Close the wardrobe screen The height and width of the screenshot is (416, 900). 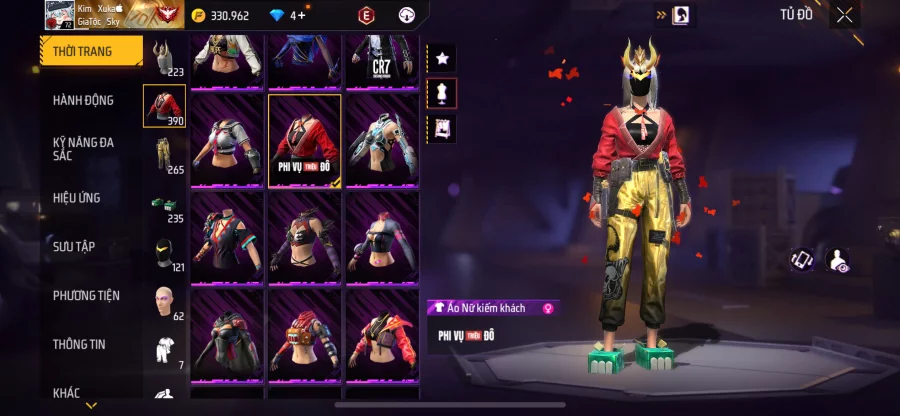tap(845, 15)
